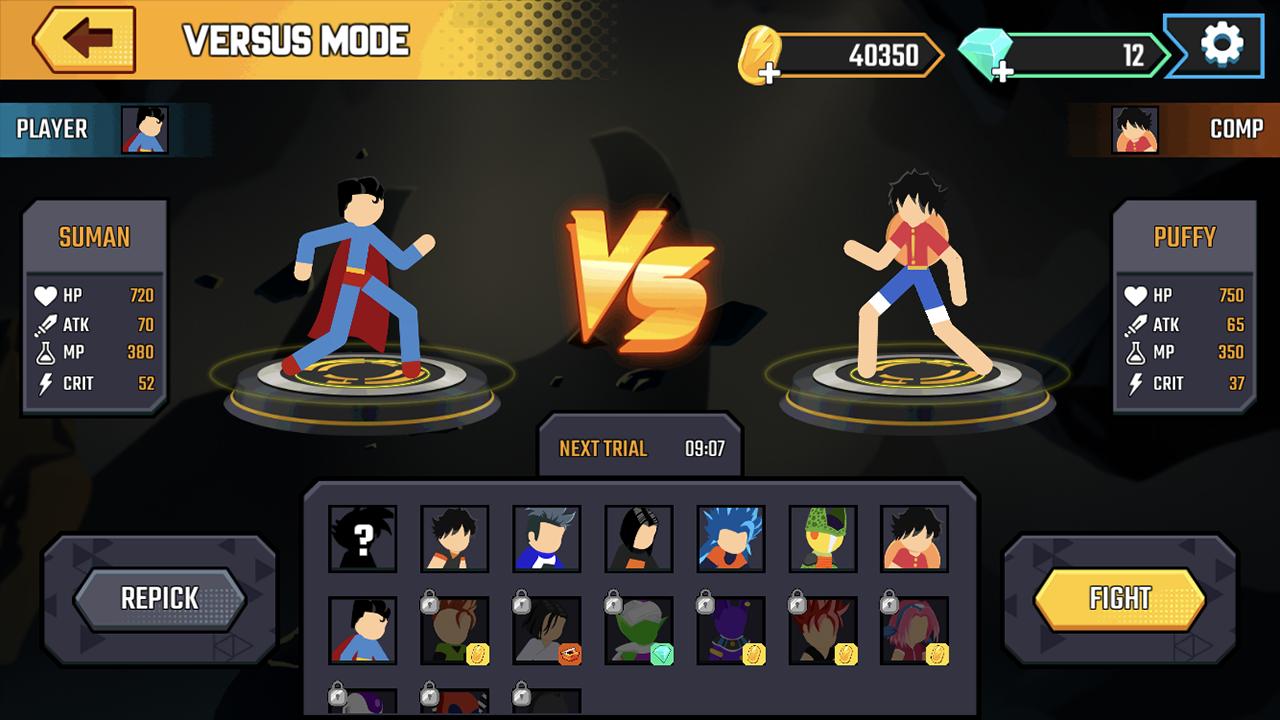Choose the gray-haired blue-suited fighter

click(x=547, y=538)
